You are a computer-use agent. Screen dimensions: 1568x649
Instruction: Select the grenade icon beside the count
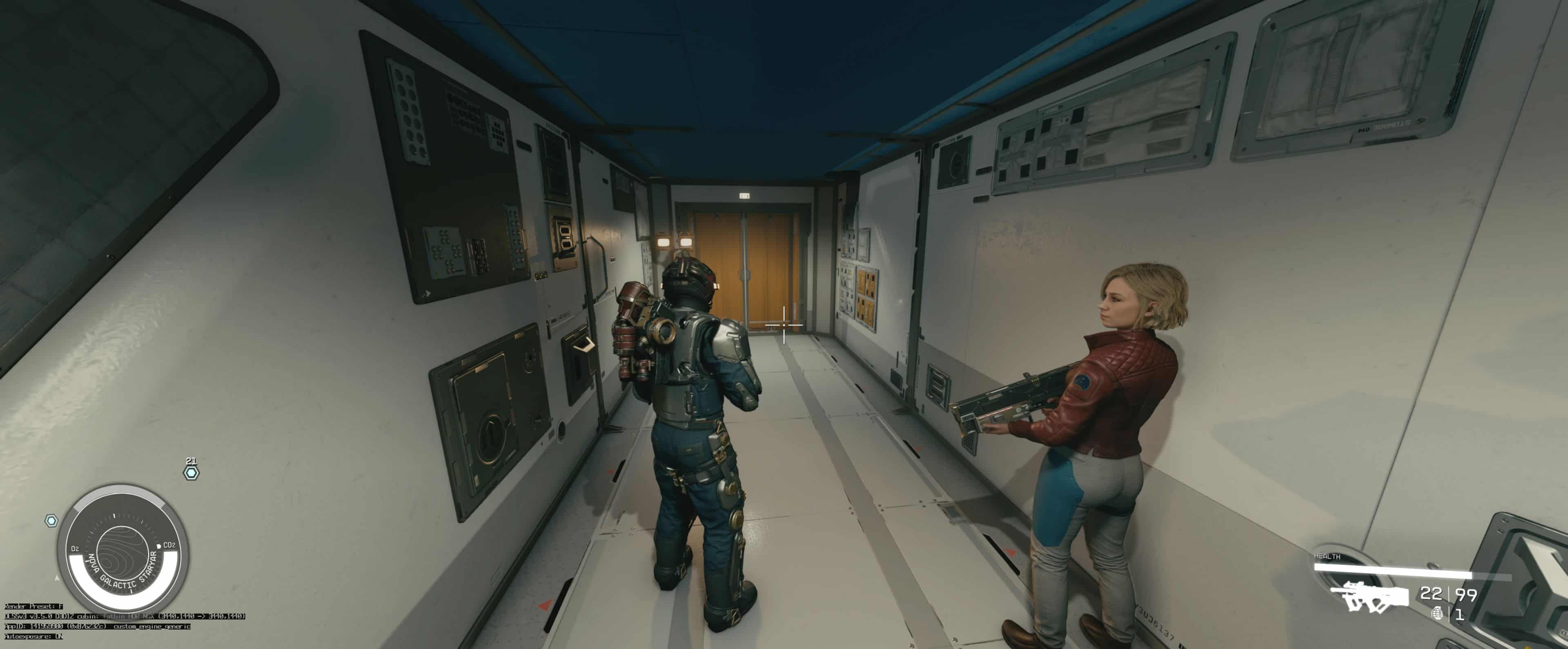point(1438,613)
